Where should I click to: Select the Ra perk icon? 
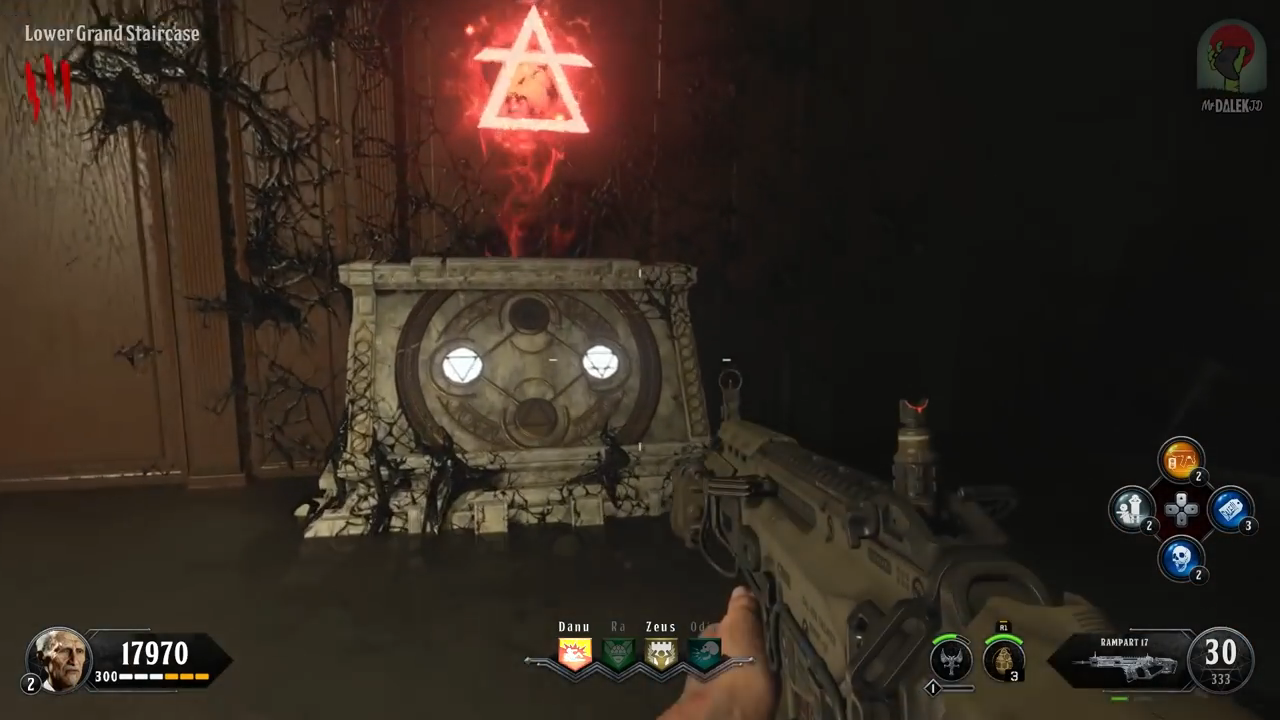coord(618,653)
